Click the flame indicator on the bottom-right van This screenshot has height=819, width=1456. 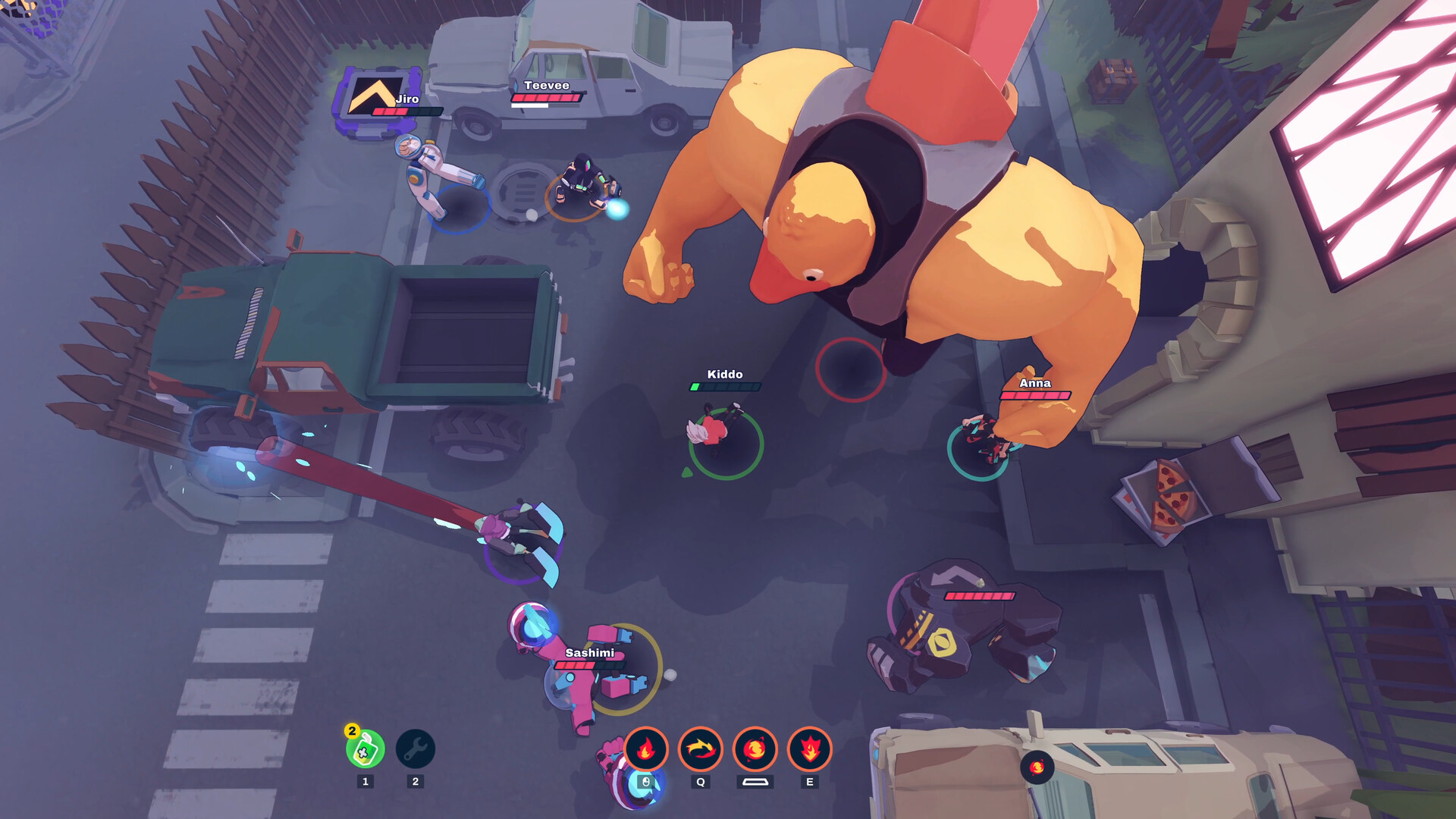(1037, 766)
